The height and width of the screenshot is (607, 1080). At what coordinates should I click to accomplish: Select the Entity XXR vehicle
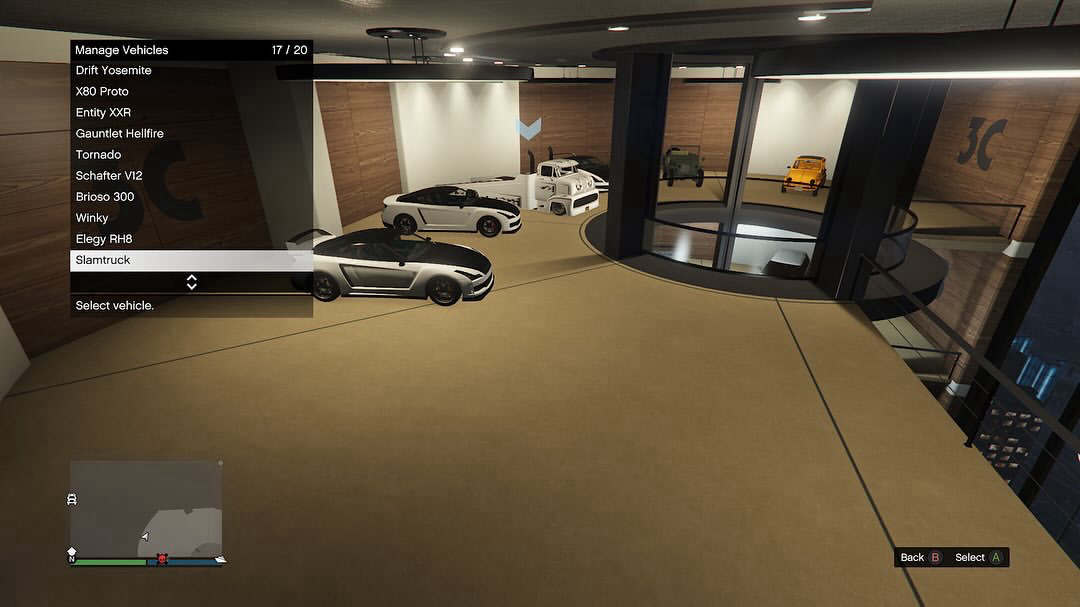191,113
